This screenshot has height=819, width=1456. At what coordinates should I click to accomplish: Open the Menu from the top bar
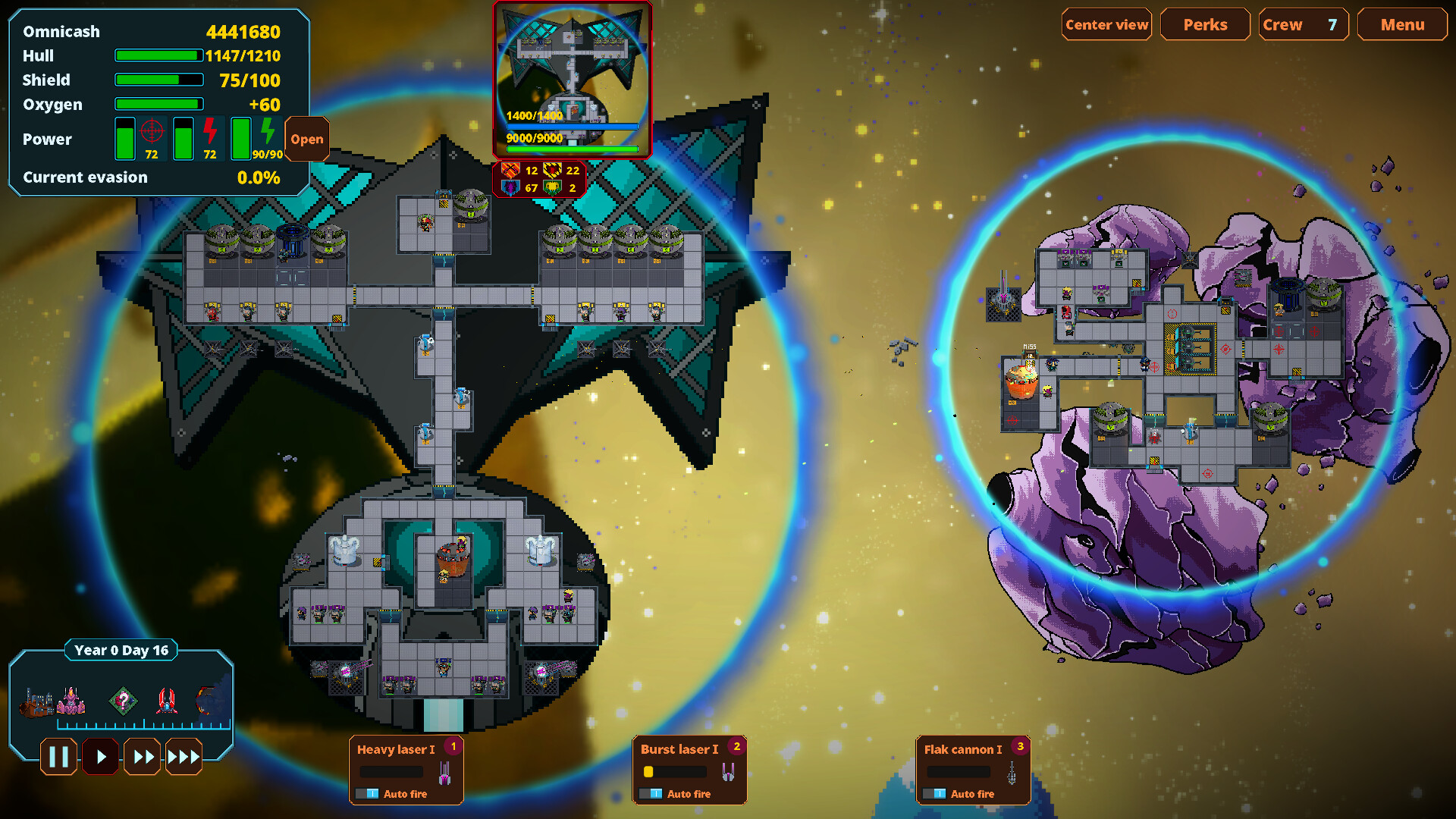point(1401,24)
